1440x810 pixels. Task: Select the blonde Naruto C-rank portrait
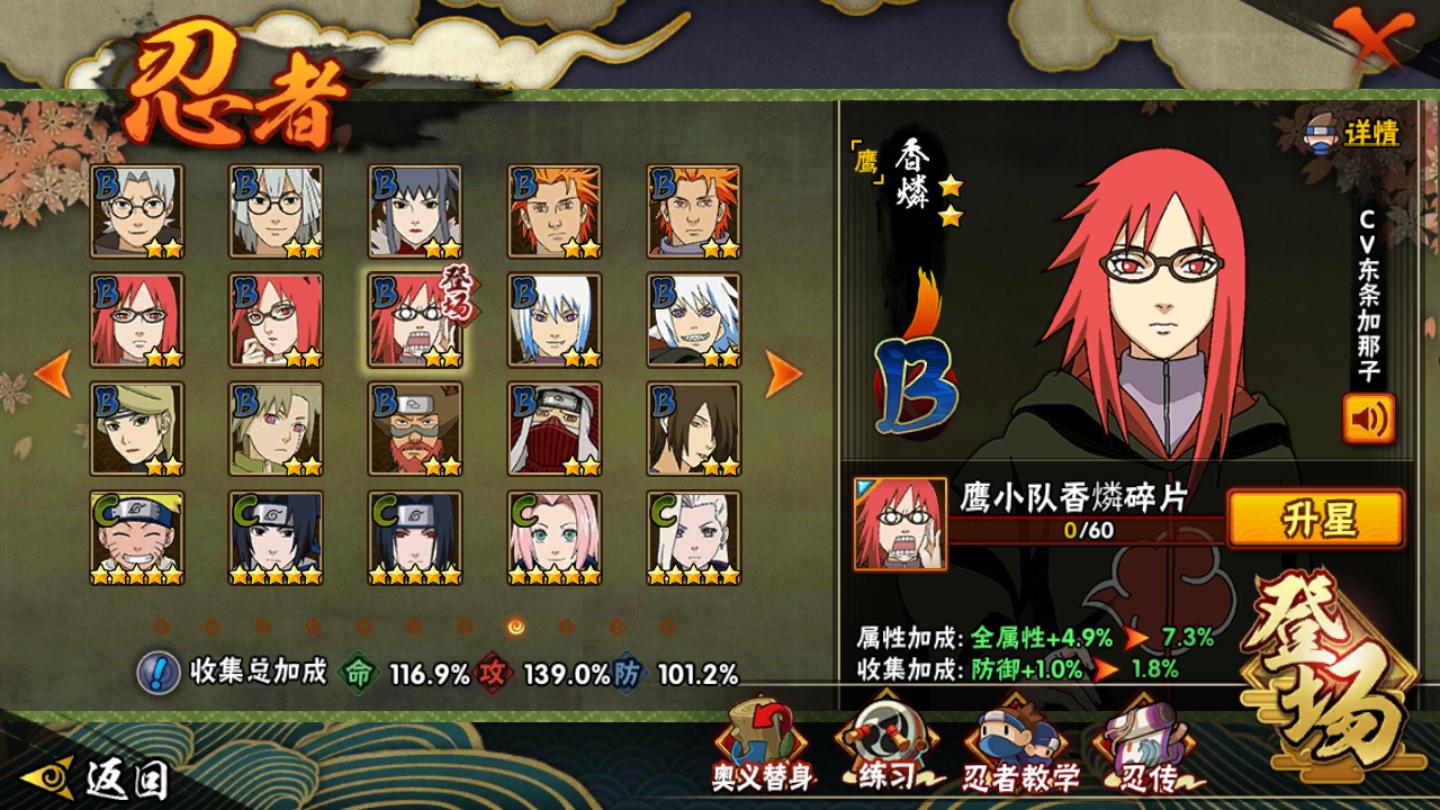(137, 538)
